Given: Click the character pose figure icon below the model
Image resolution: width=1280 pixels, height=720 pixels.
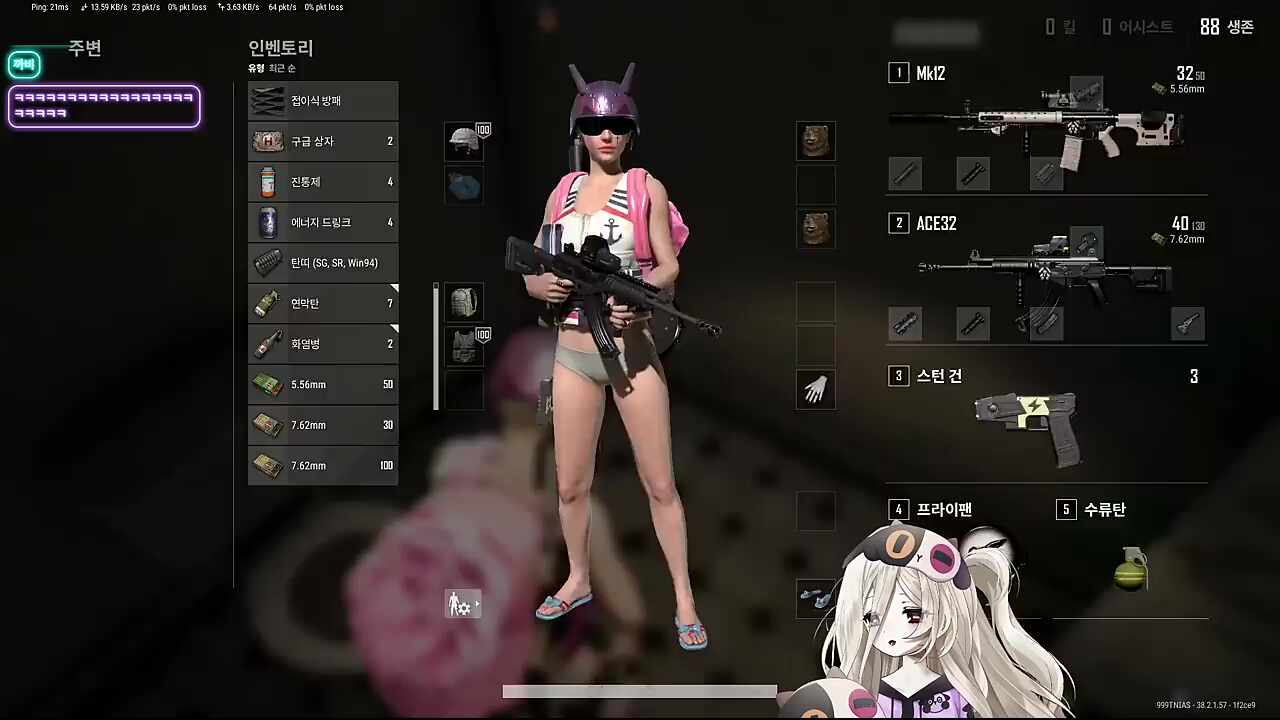Looking at the screenshot, I should [x=461, y=604].
